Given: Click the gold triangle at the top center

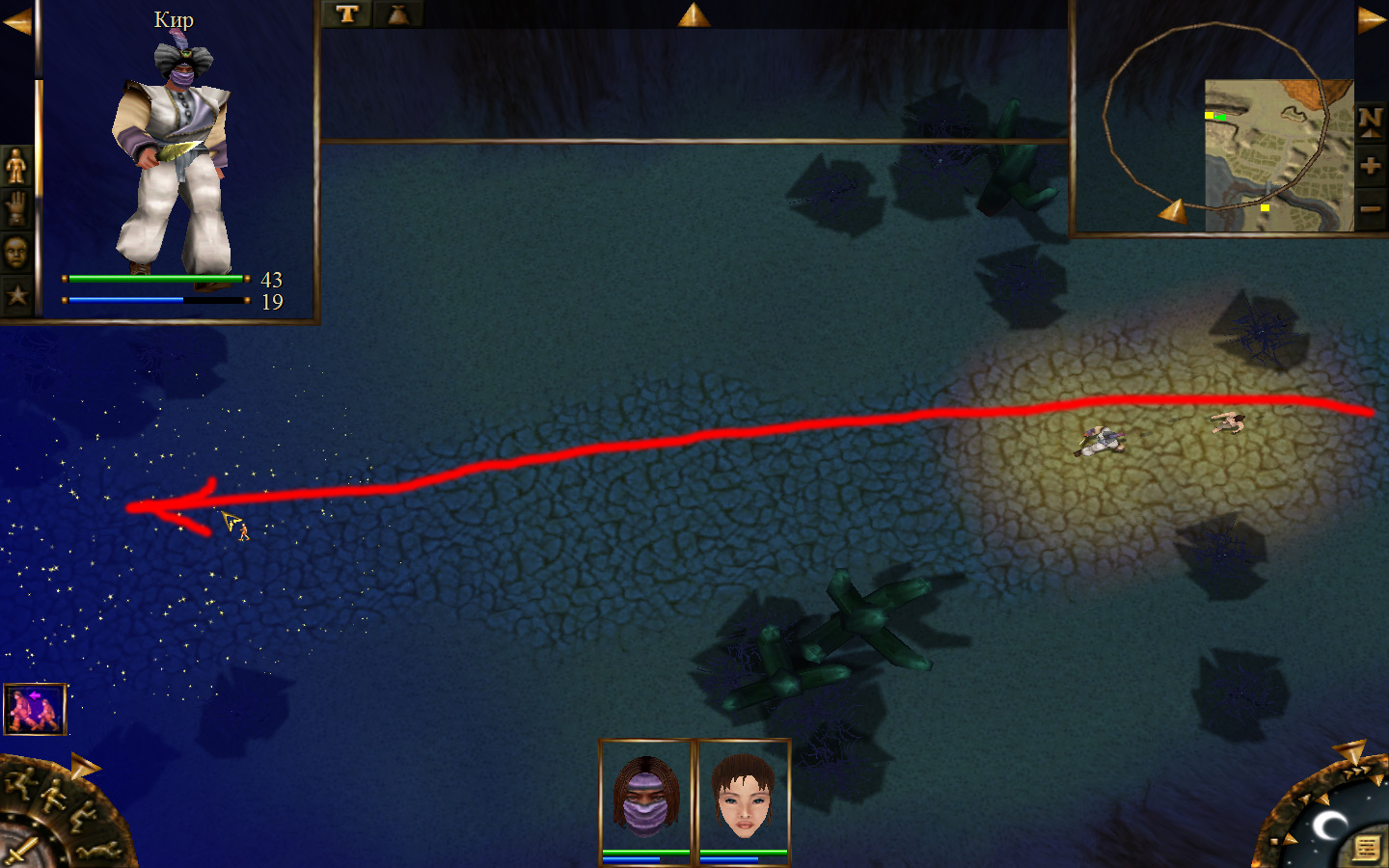Looking at the screenshot, I should [x=694, y=14].
